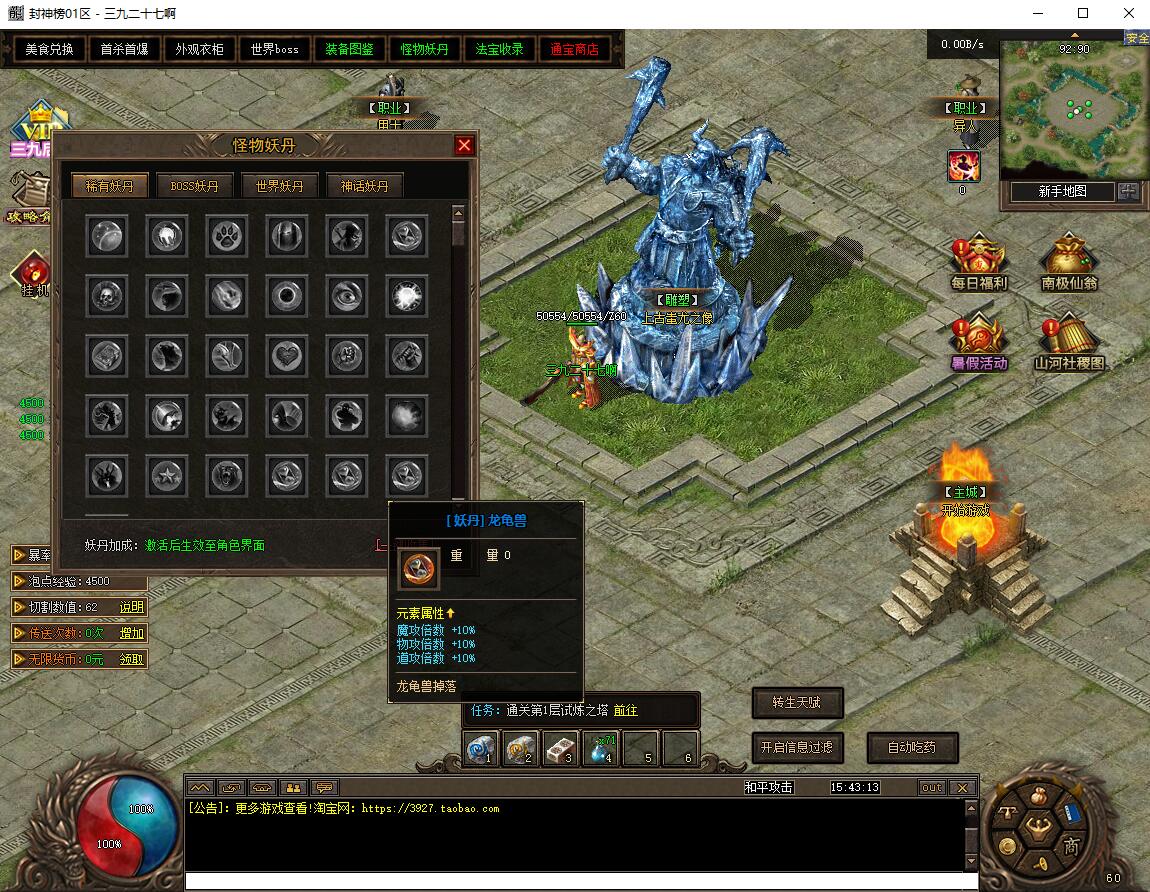Image resolution: width=1150 pixels, height=892 pixels.
Task: Maximize the game window
Action: [1083, 14]
